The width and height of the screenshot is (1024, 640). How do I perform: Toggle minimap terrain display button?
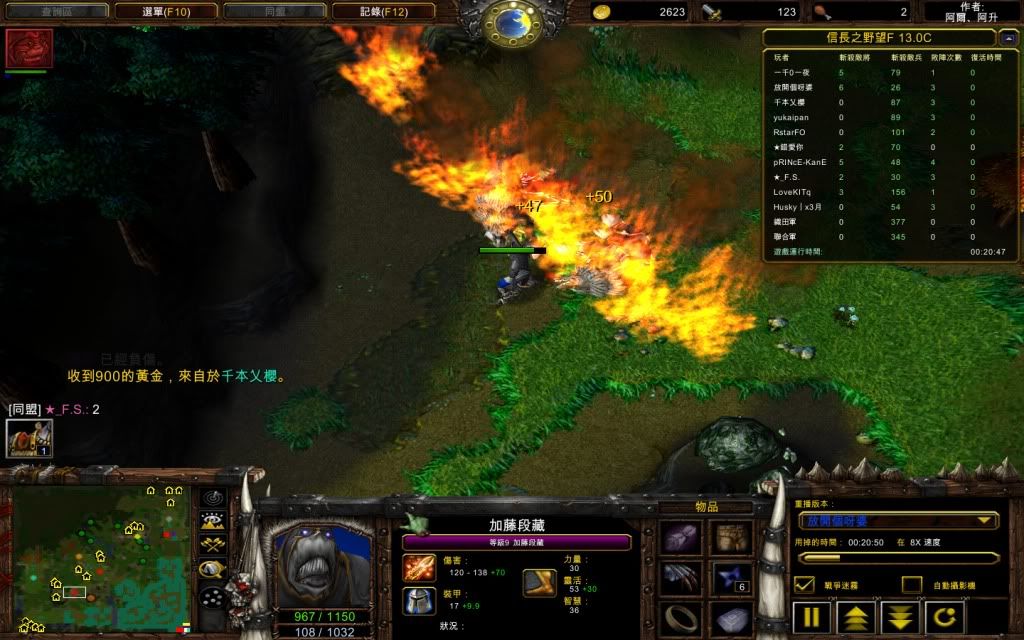(x=212, y=520)
